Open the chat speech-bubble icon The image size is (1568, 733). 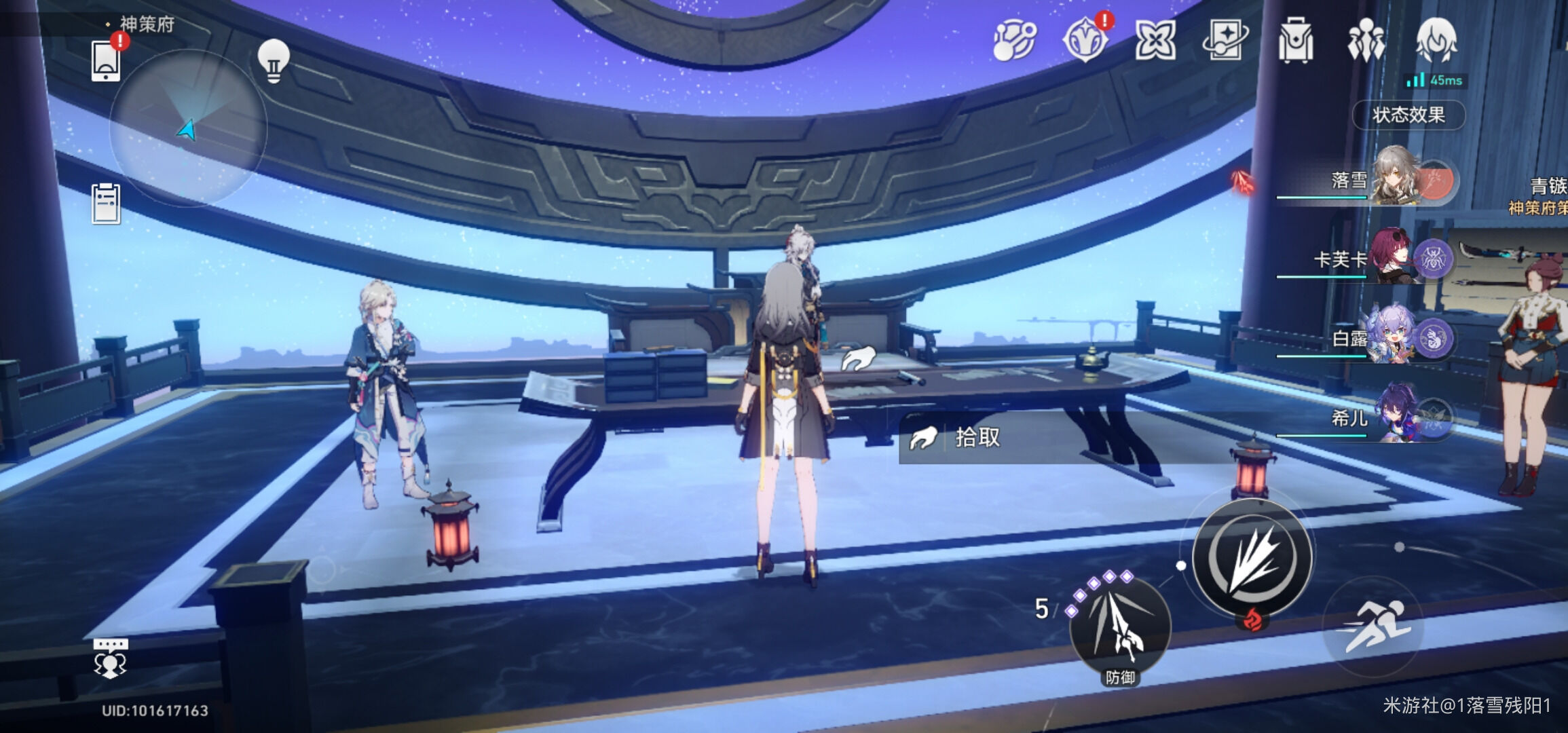110,658
